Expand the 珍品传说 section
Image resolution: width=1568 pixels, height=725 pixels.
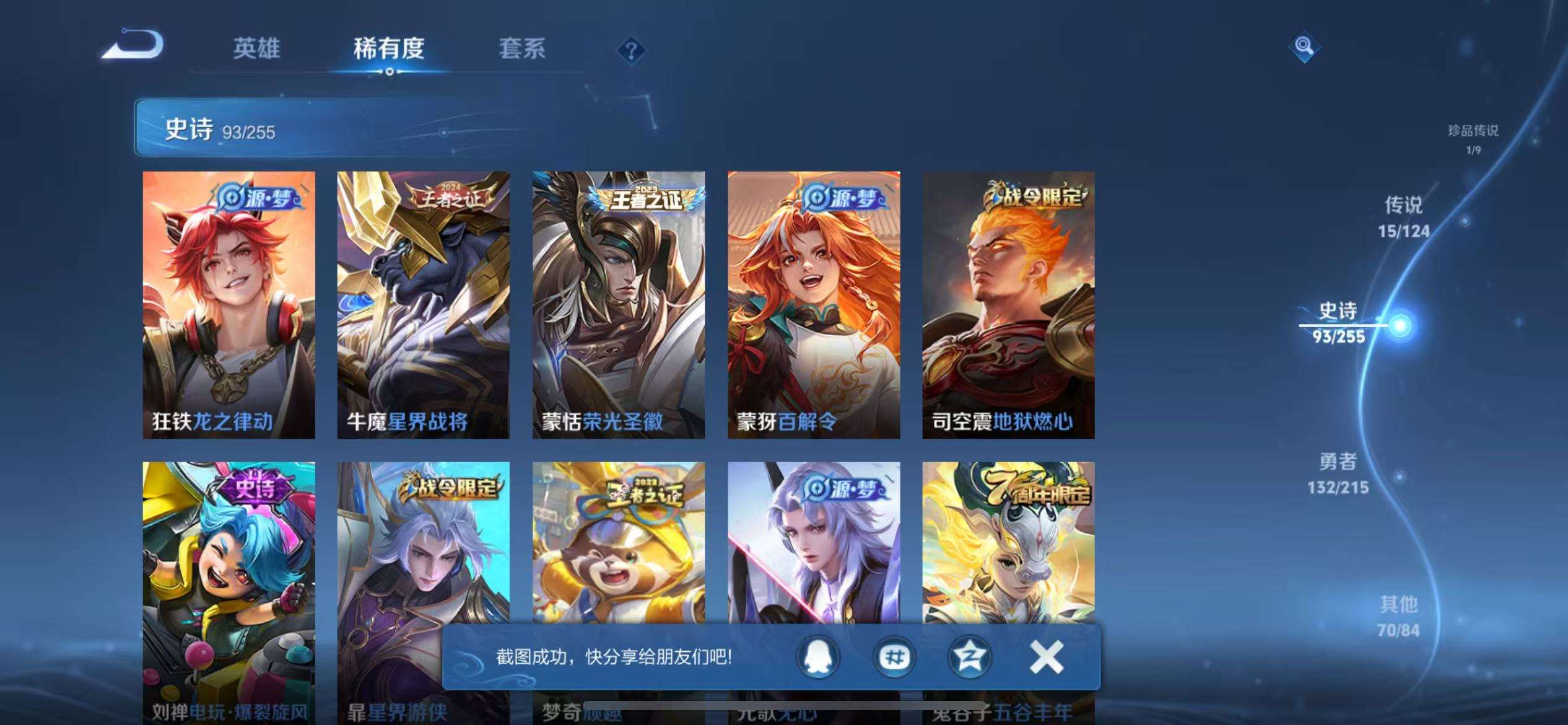pyautogui.click(x=1471, y=136)
